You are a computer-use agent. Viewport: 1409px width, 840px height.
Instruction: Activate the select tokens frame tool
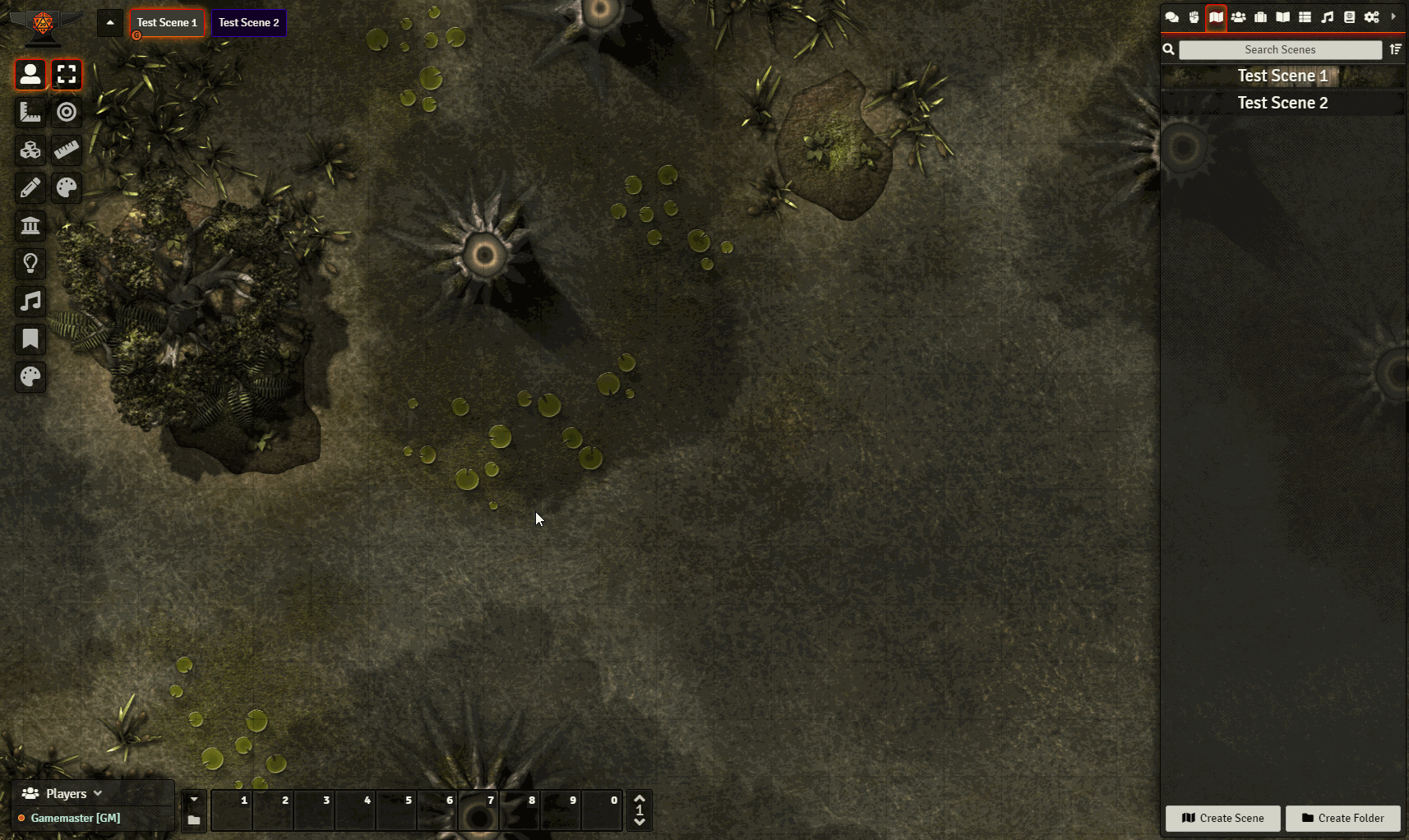point(67,75)
